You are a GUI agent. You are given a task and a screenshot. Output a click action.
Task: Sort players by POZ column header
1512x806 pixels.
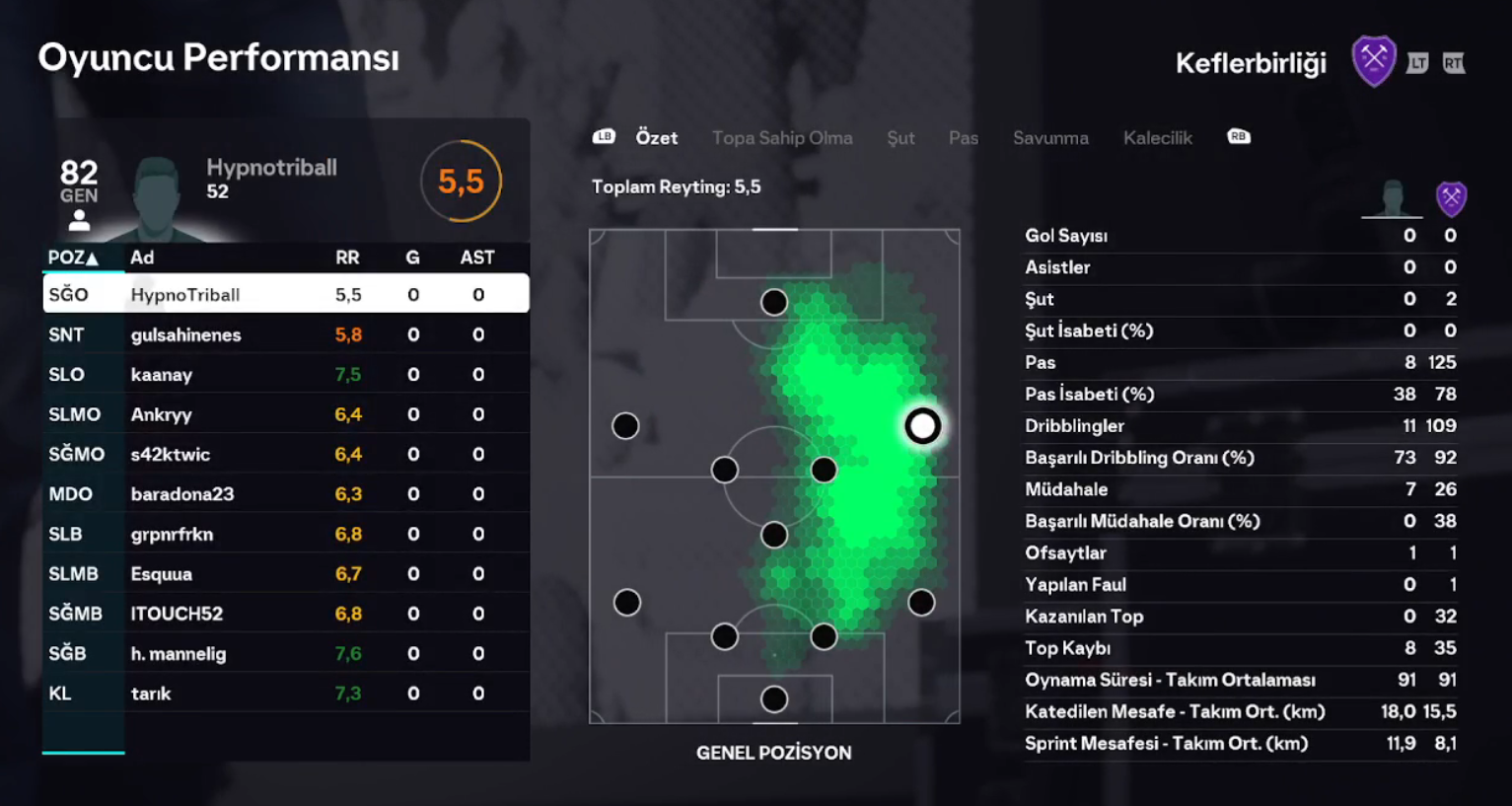(x=73, y=257)
